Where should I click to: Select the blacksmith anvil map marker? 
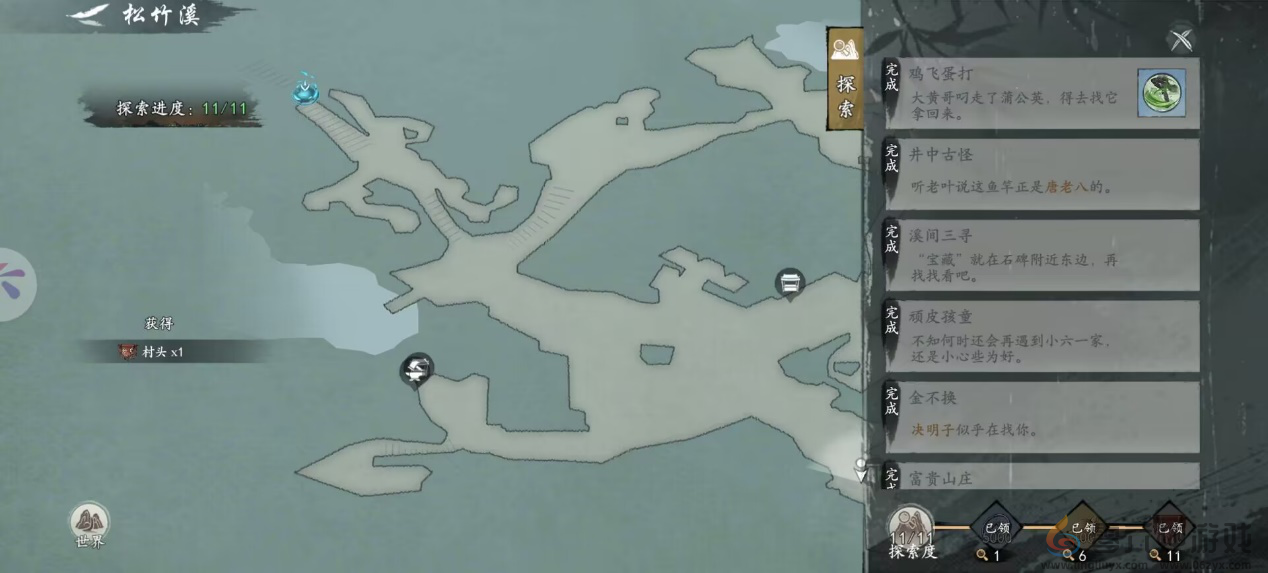(x=416, y=370)
